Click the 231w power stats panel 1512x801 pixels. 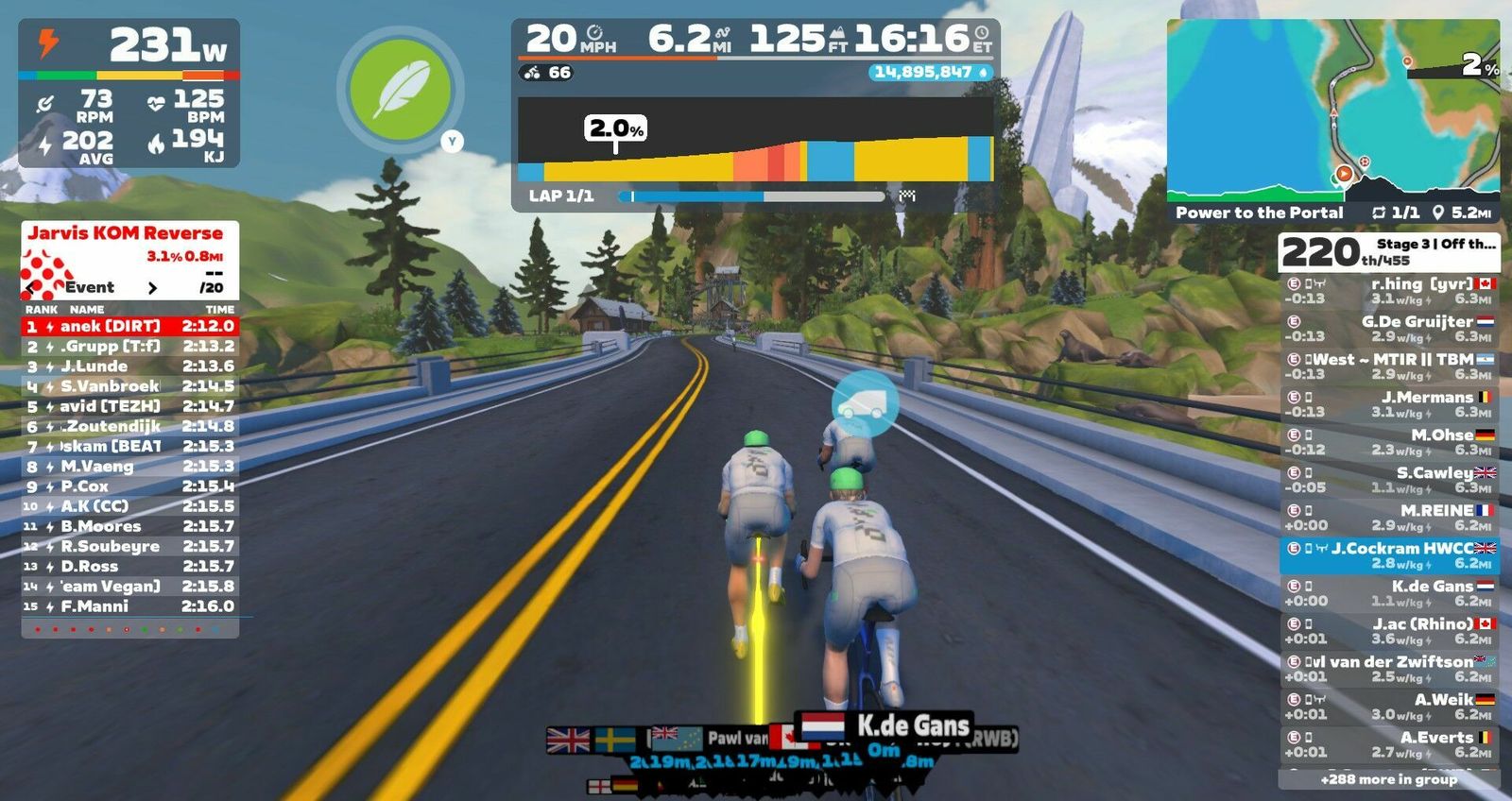point(129,93)
